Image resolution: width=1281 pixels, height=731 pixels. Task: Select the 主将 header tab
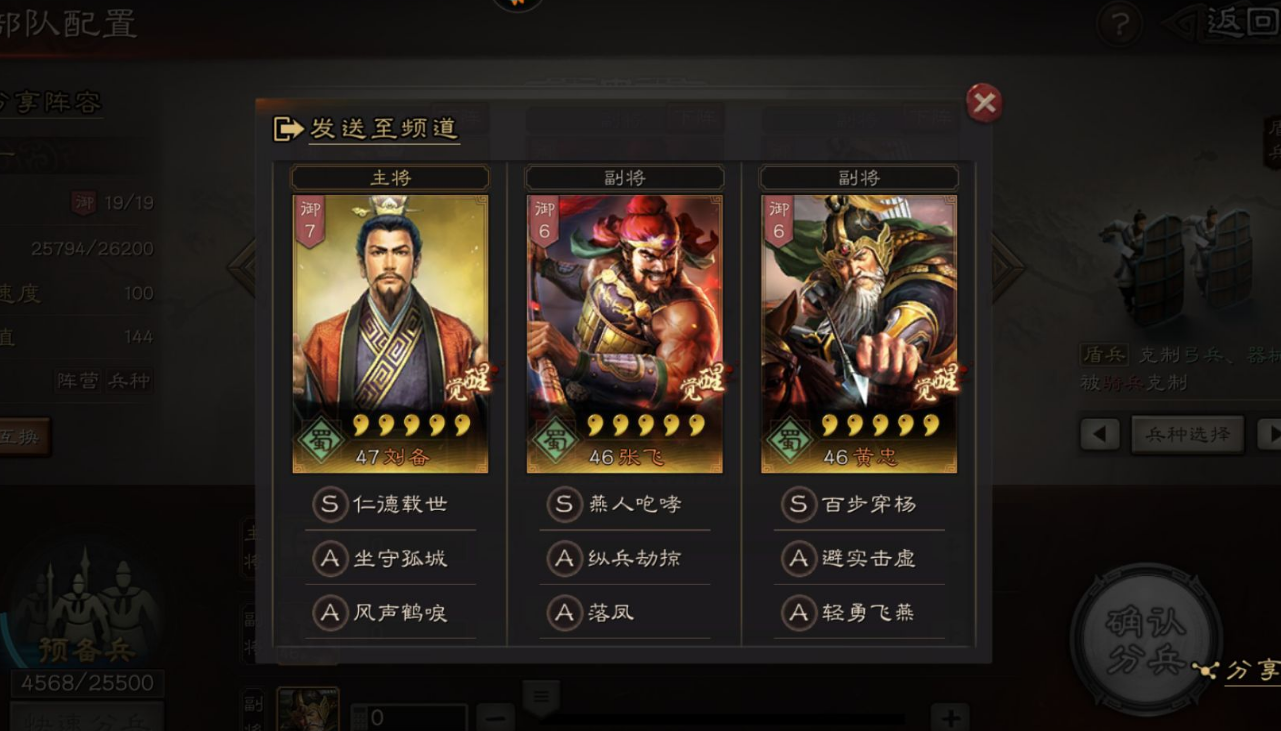[390, 177]
